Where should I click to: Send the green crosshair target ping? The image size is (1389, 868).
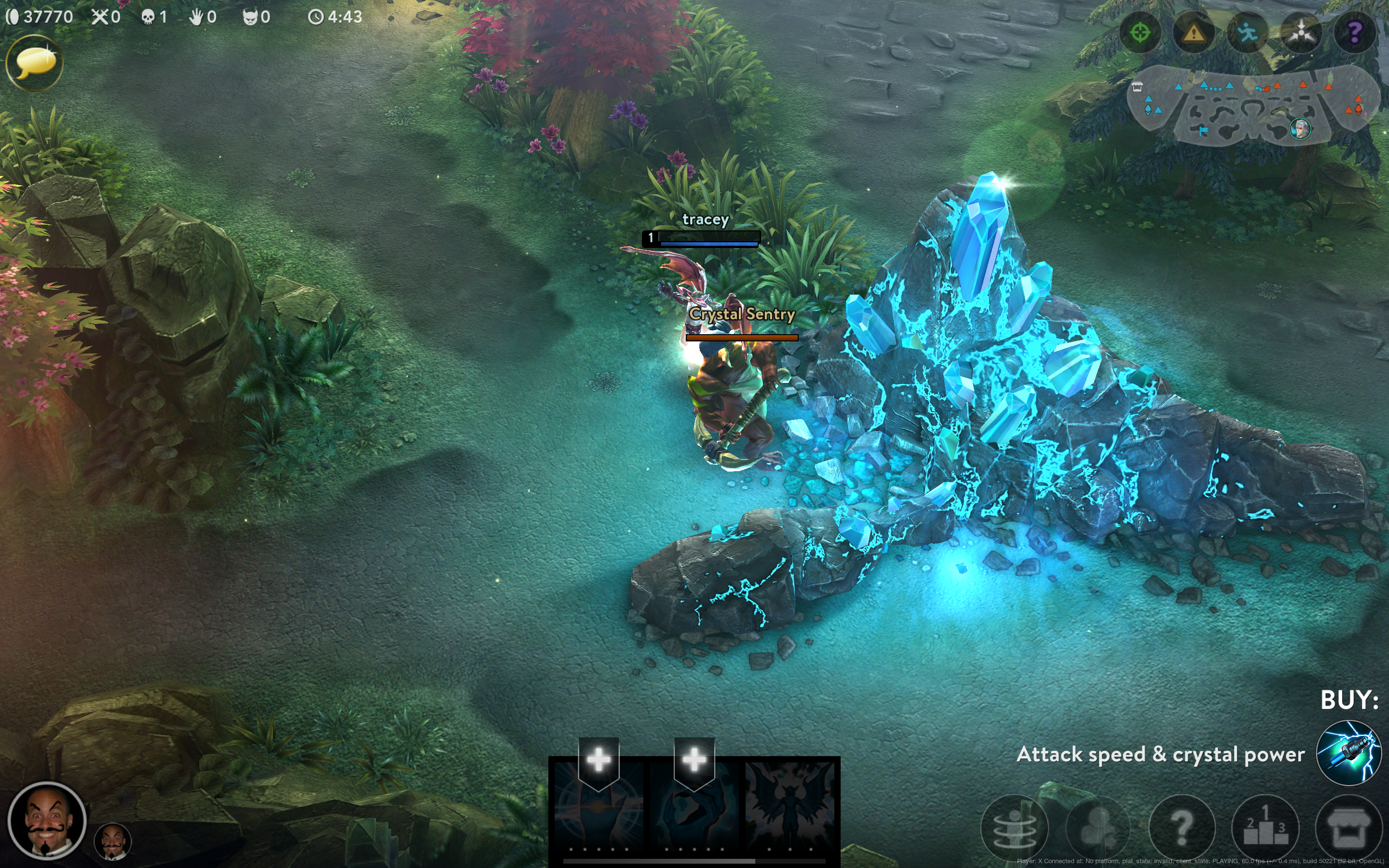(1140, 33)
